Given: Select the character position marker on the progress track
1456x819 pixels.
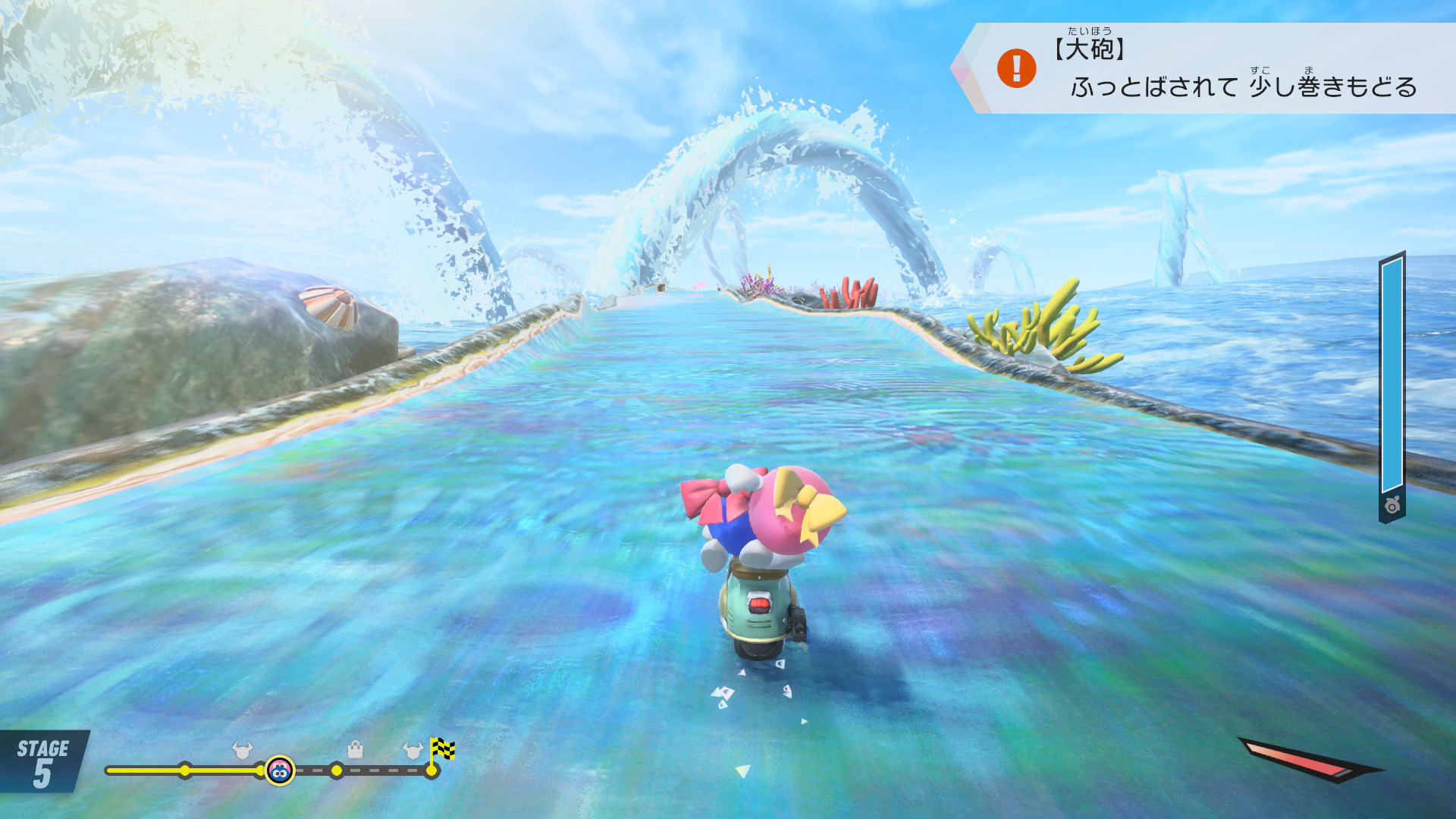Looking at the screenshot, I should (280, 771).
